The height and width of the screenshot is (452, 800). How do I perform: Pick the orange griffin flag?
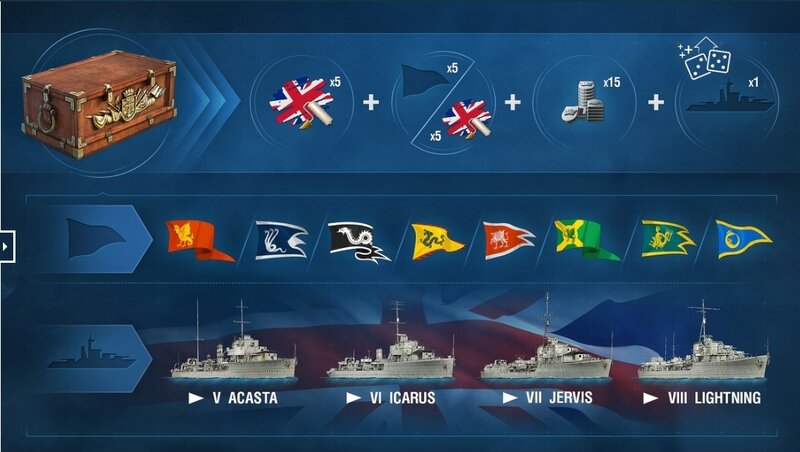(196, 240)
